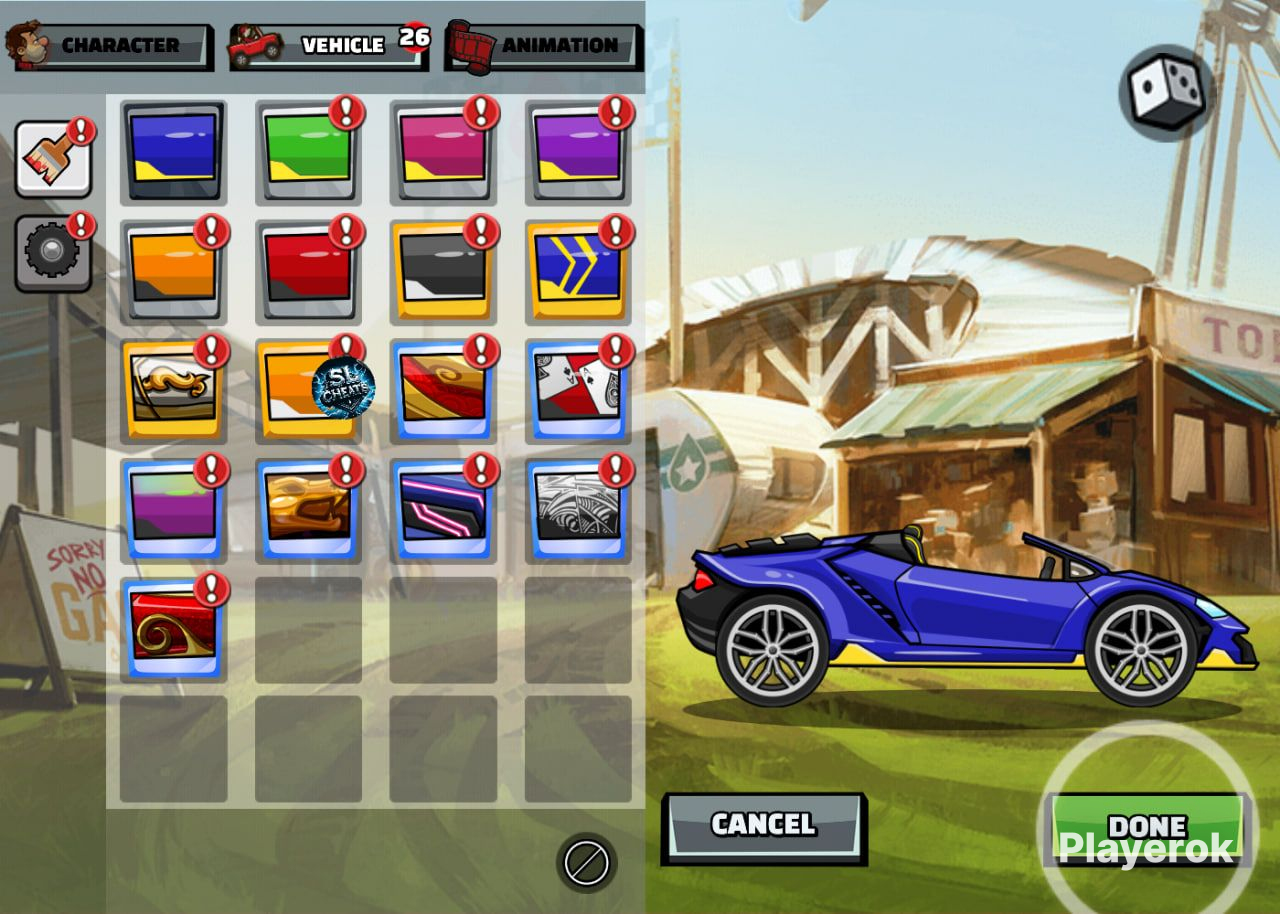Select the playing cards paint skin
The width and height of the screenshot is (1280, 914).
pyautogui.click(x=577, y=390)
